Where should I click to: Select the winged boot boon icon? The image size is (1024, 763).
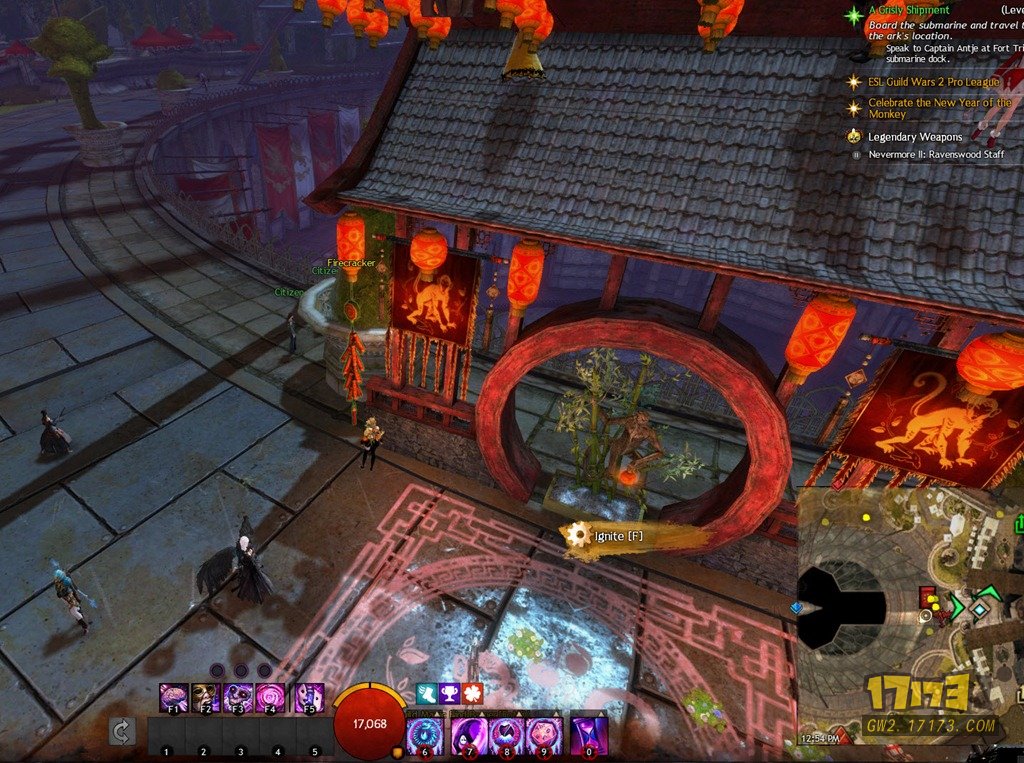click(426, 693)
